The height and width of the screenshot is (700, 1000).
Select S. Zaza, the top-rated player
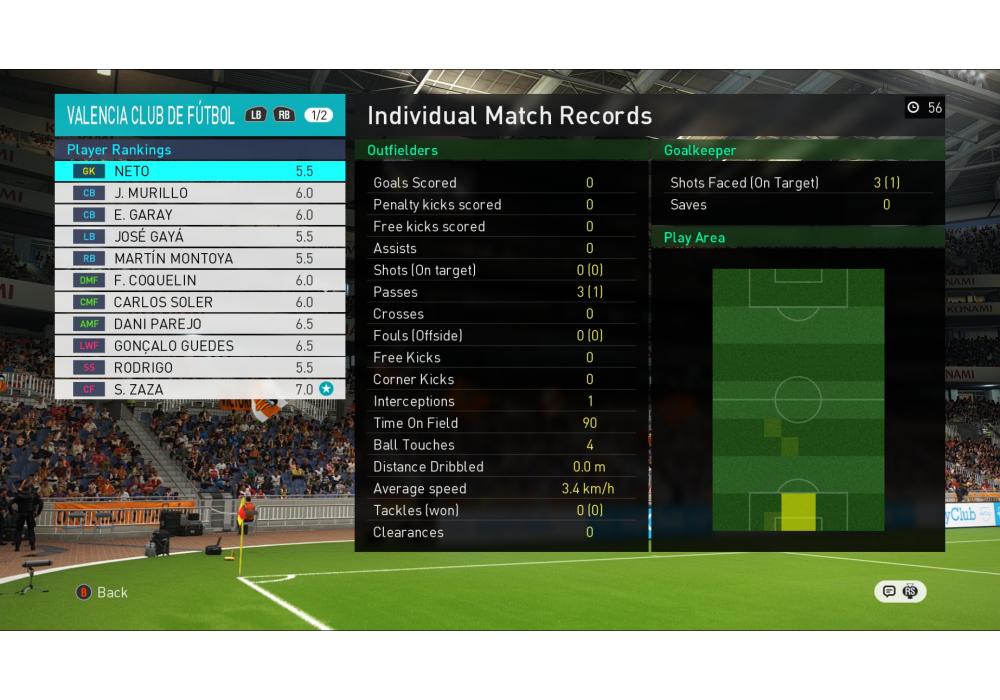point(200,390)
